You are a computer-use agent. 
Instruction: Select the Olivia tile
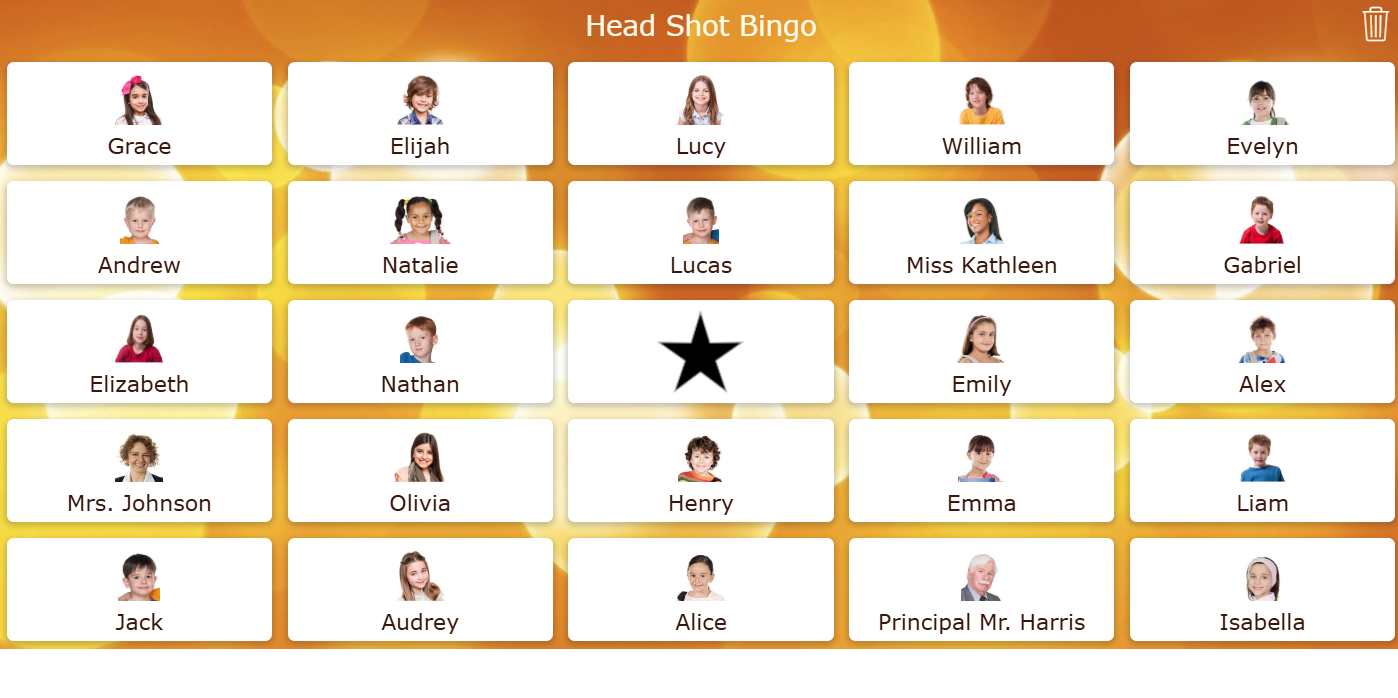pyautogui.click(x=420, y=471)
